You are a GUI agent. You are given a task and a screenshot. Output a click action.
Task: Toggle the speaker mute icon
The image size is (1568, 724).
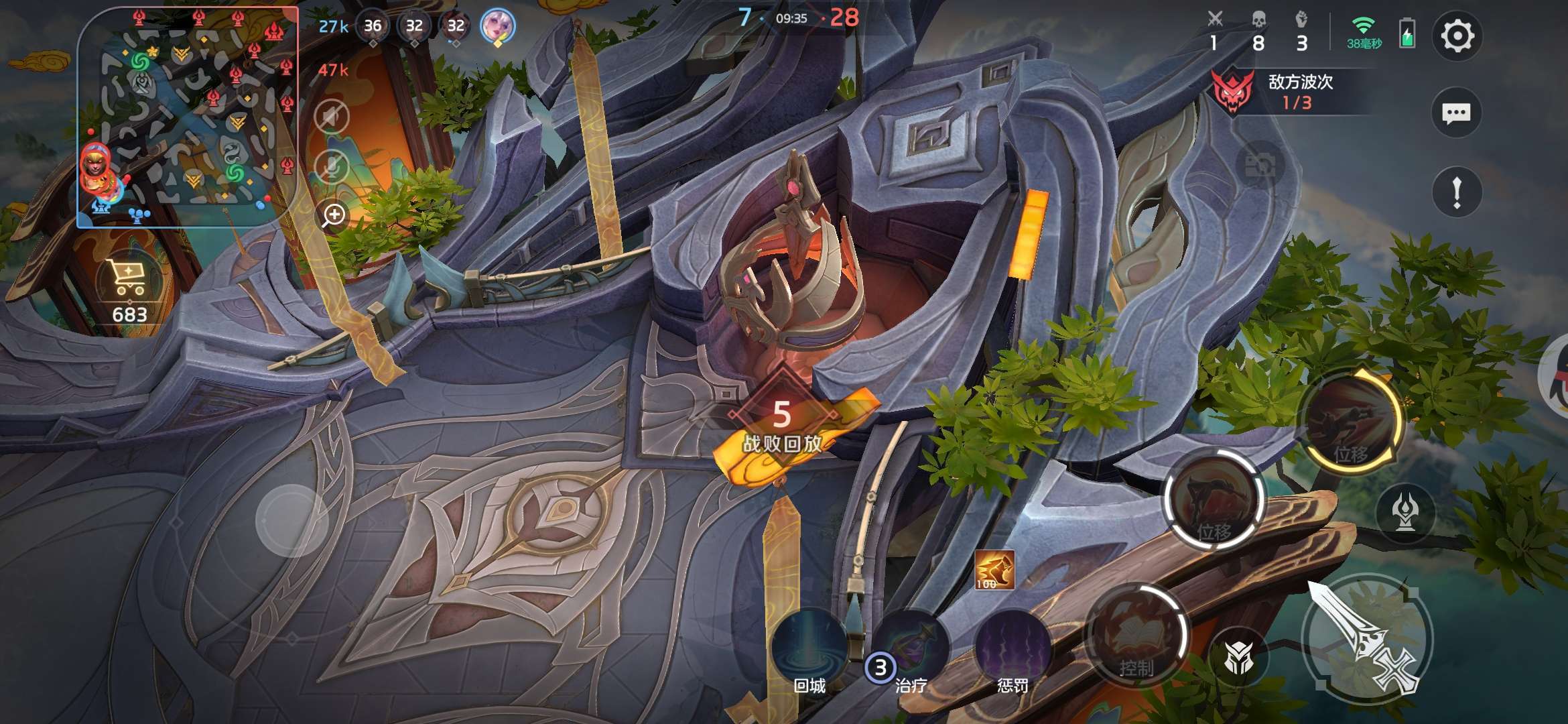(332, 118)
